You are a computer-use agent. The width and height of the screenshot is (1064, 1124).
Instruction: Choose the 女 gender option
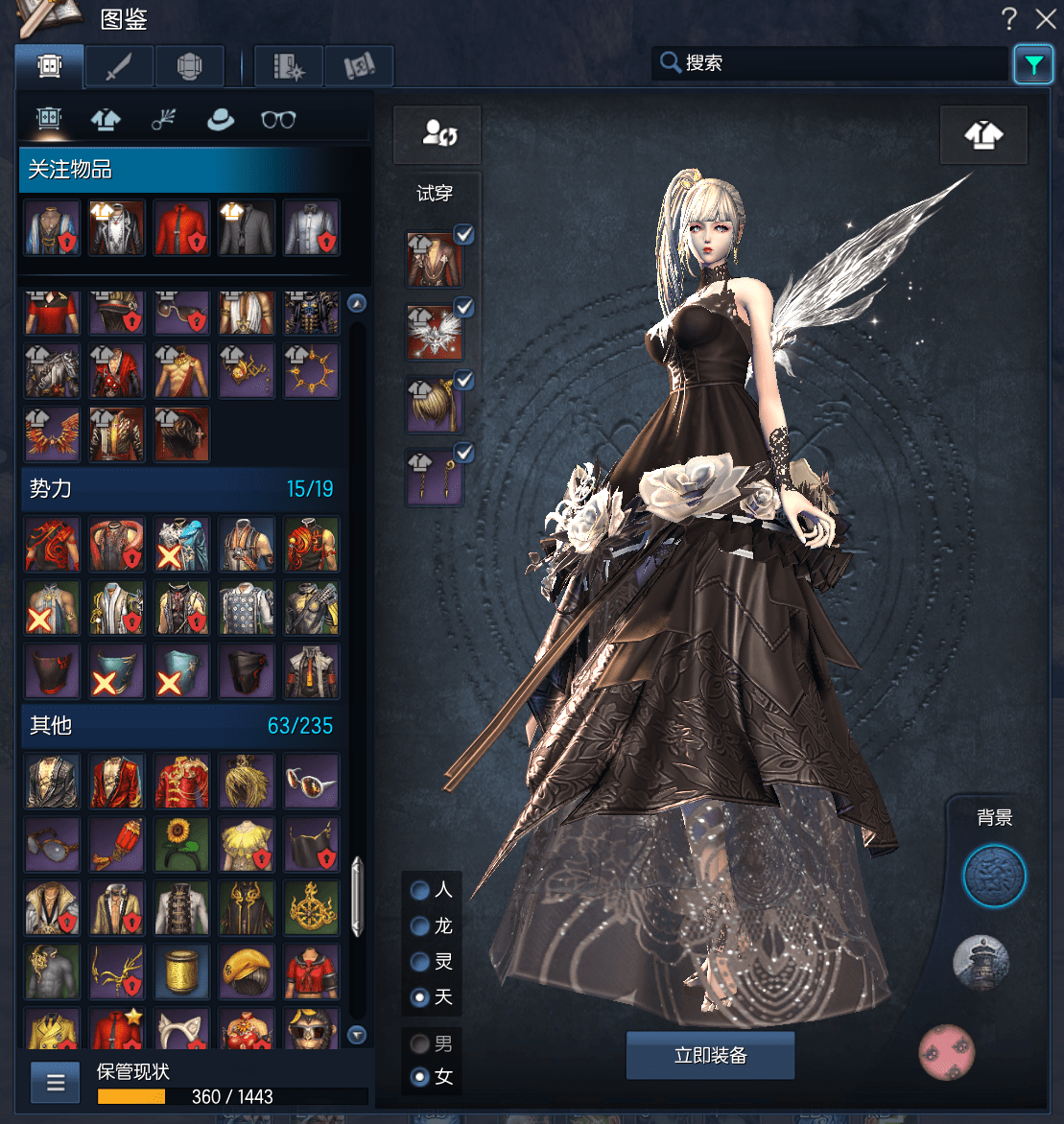(x=420, y=1077)
